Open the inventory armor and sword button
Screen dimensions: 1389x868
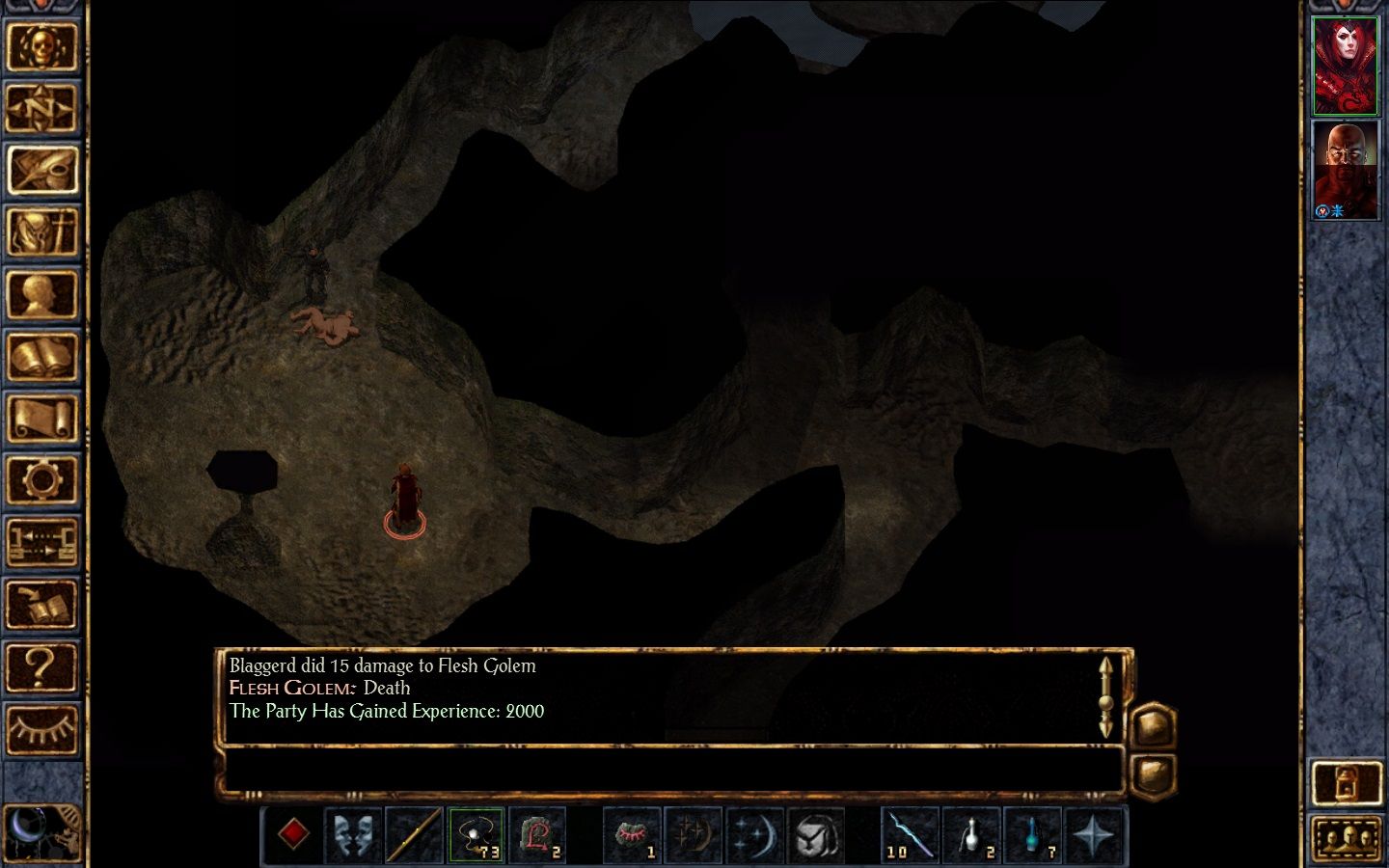41,232
